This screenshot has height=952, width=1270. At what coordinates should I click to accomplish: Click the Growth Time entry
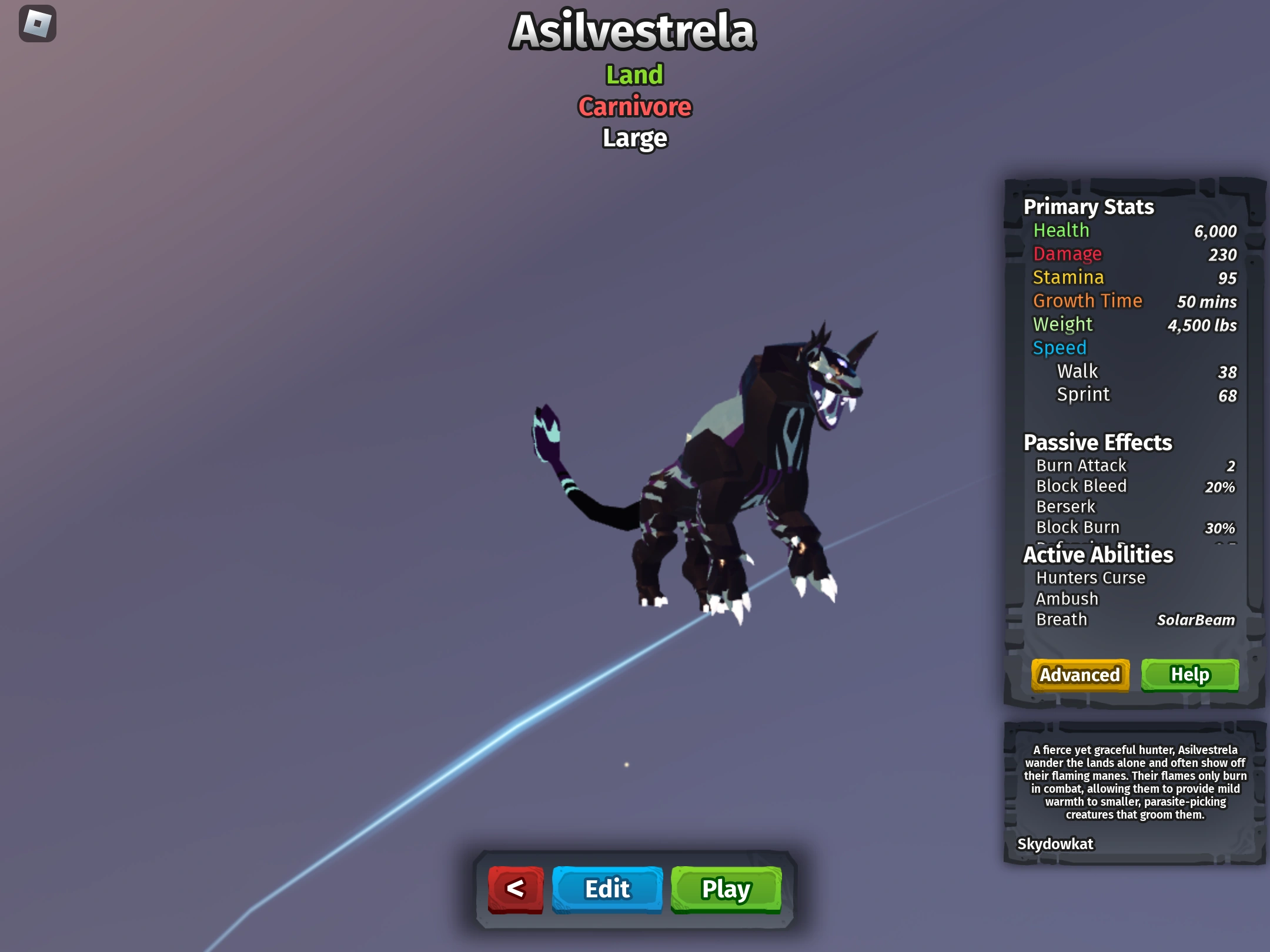tap(1088, 300)
